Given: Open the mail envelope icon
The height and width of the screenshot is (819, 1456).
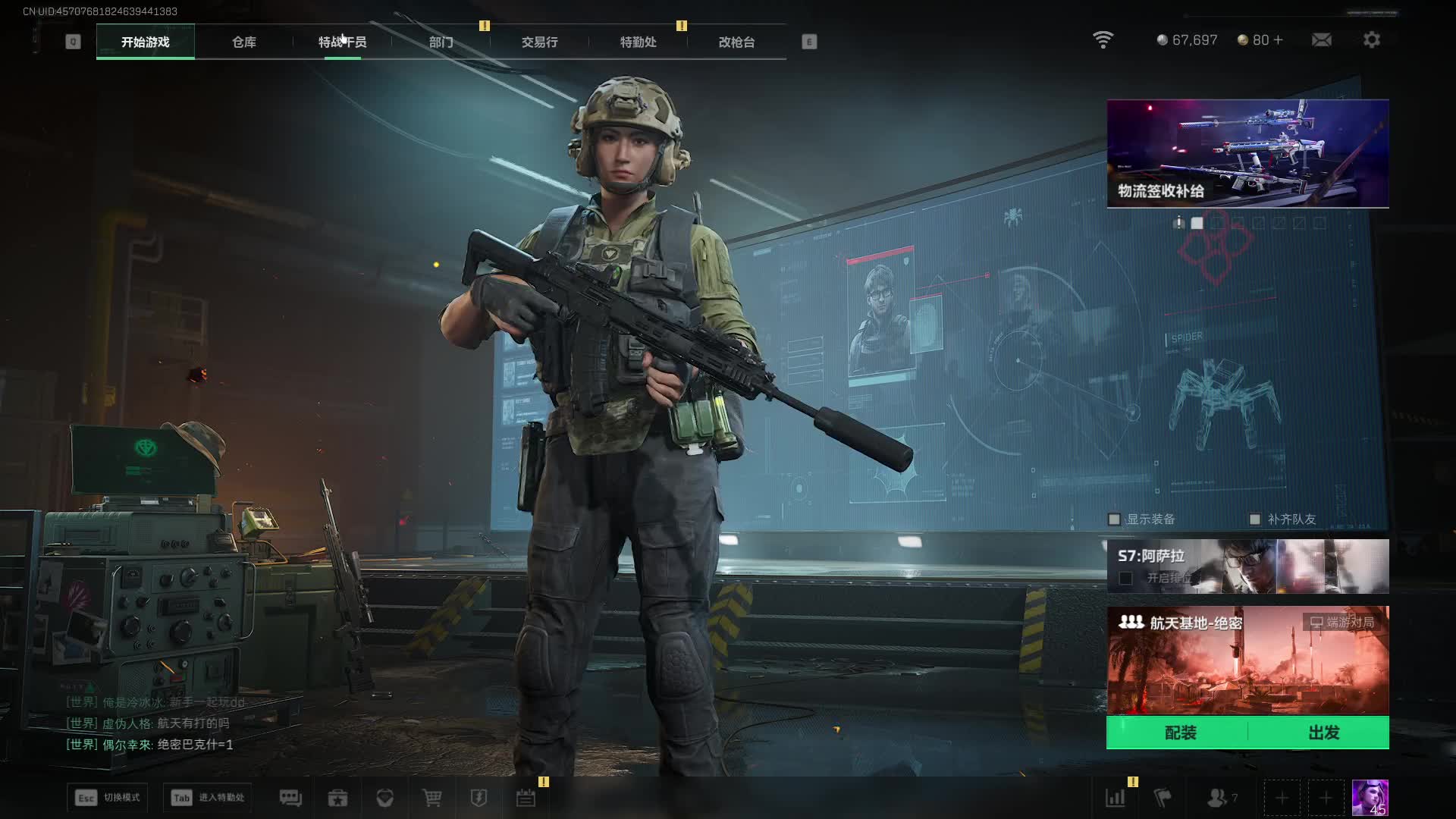Looking at the screenshot, I should point(1322,39).
